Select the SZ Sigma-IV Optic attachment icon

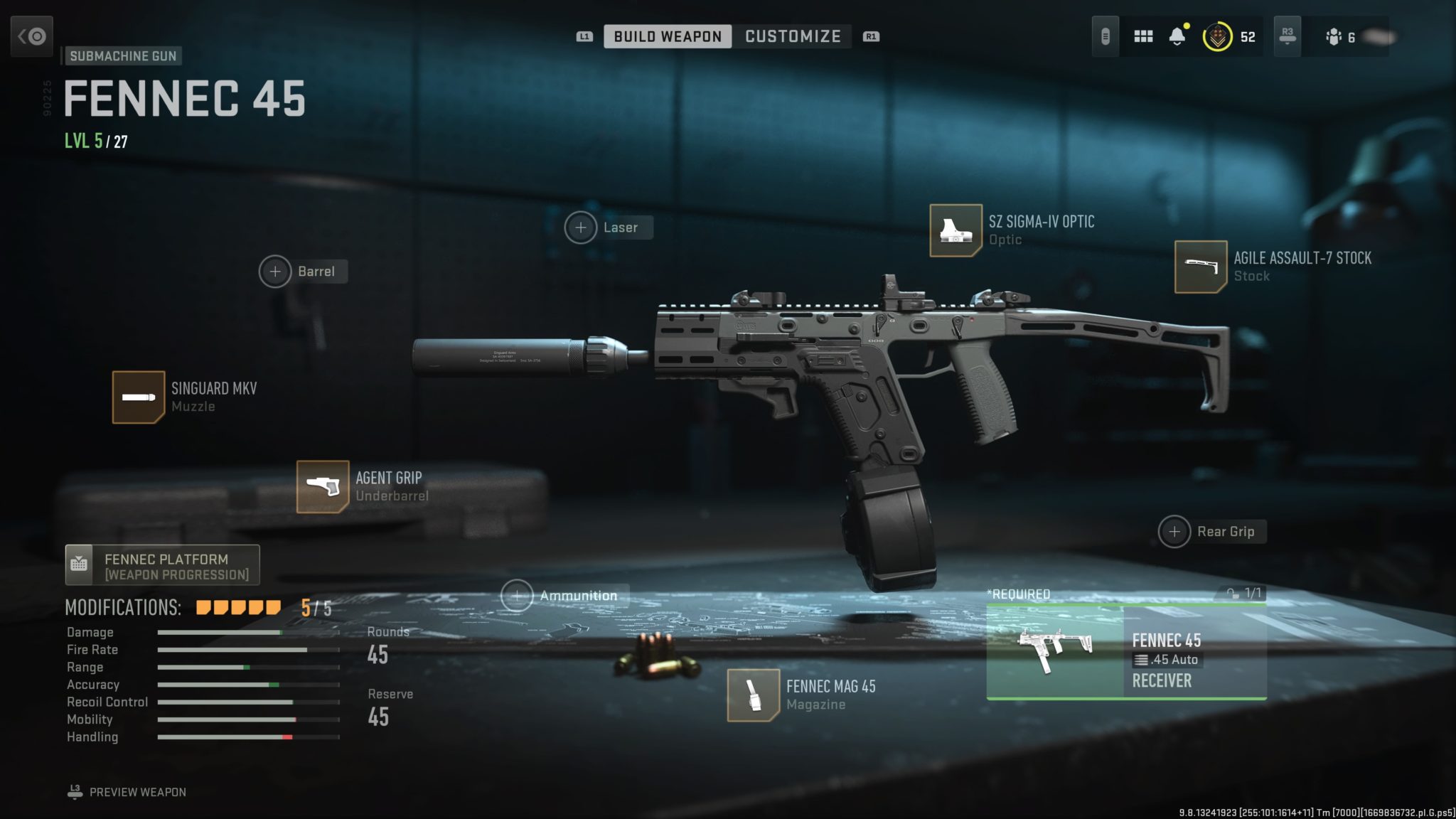(x=958, y=230)
